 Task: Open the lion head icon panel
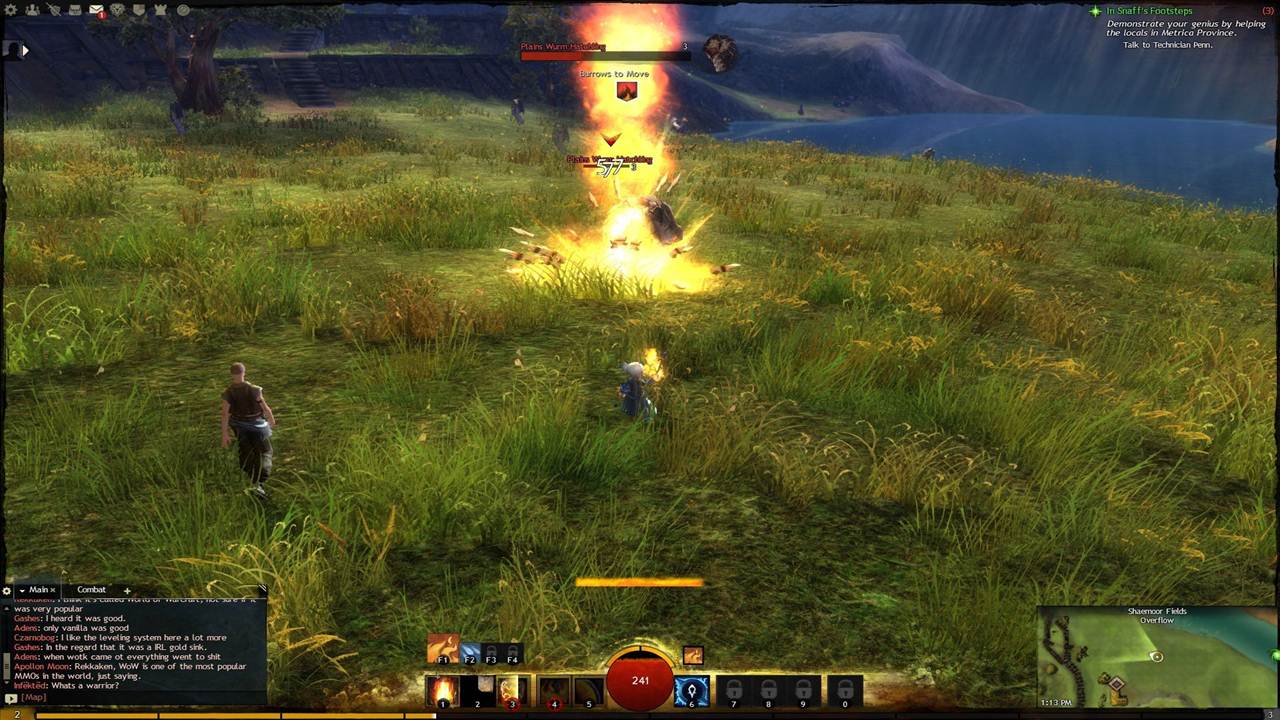118,10
